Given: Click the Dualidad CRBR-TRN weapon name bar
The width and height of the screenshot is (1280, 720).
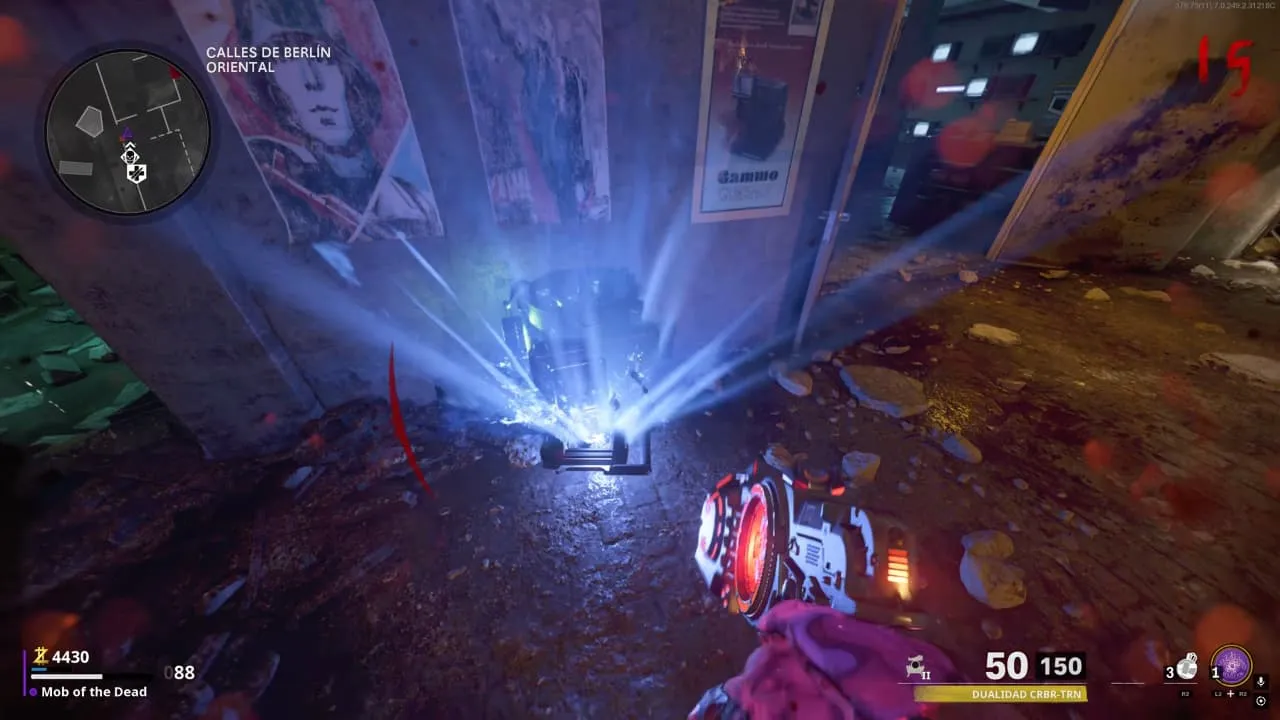Looking at the screenshot, I should (x=1000, y=693).
